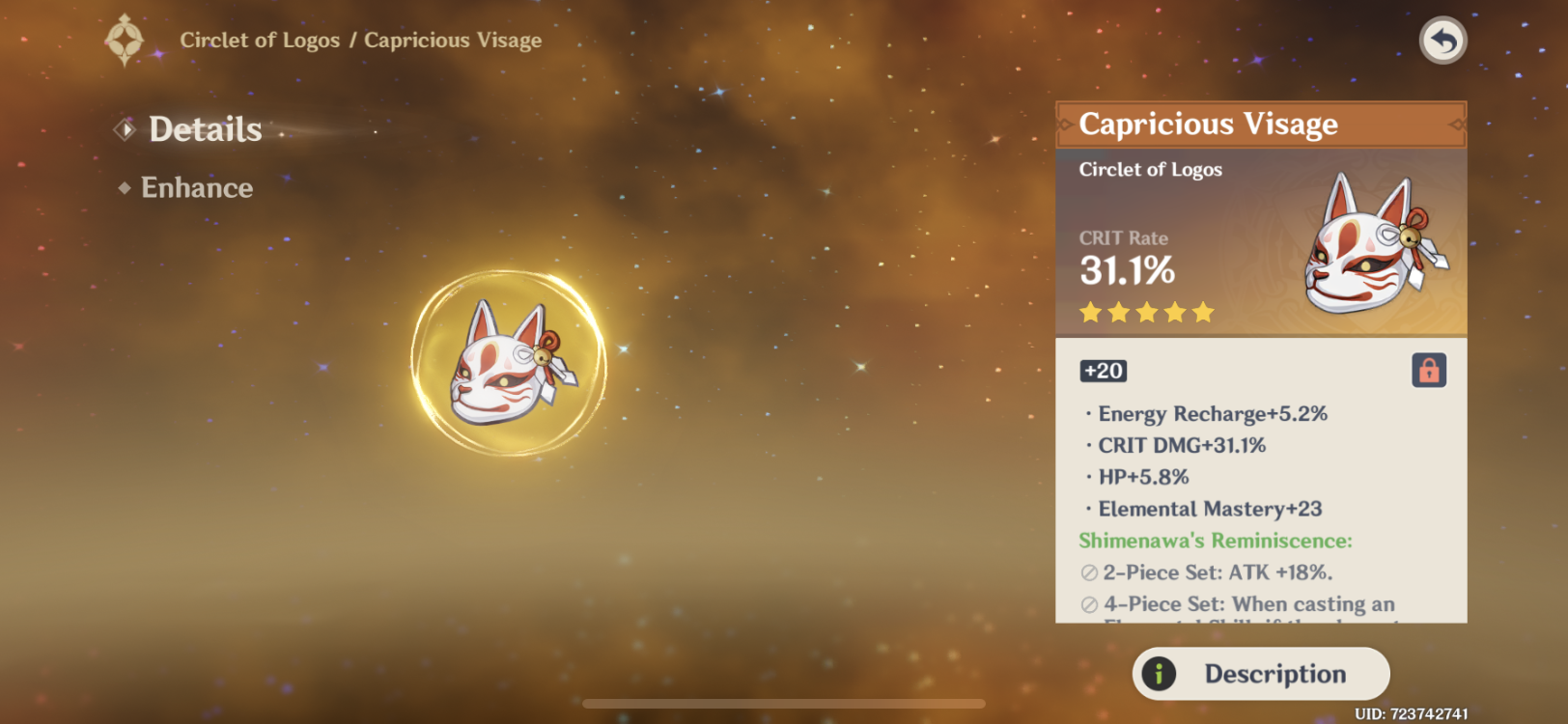Click the horizontal scrollbar at the bottom center

pos(784,704)
